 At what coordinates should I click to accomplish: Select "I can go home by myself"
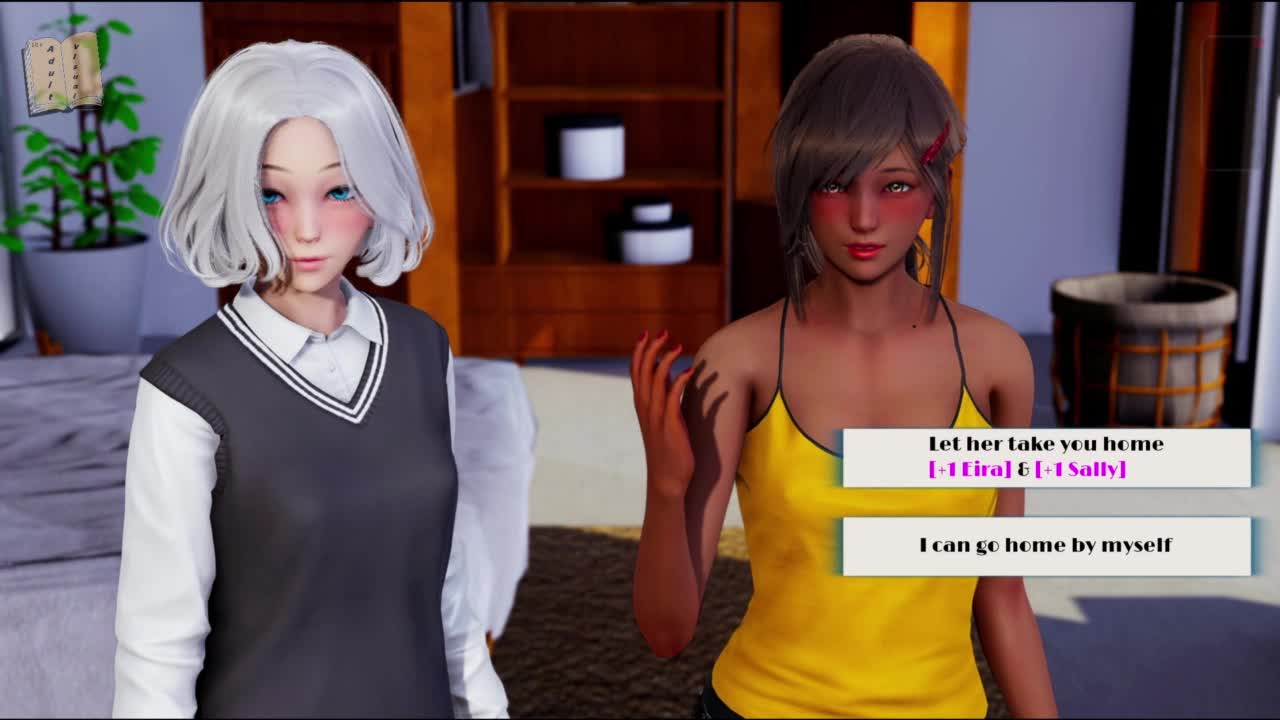click(x=1046, y=546)
